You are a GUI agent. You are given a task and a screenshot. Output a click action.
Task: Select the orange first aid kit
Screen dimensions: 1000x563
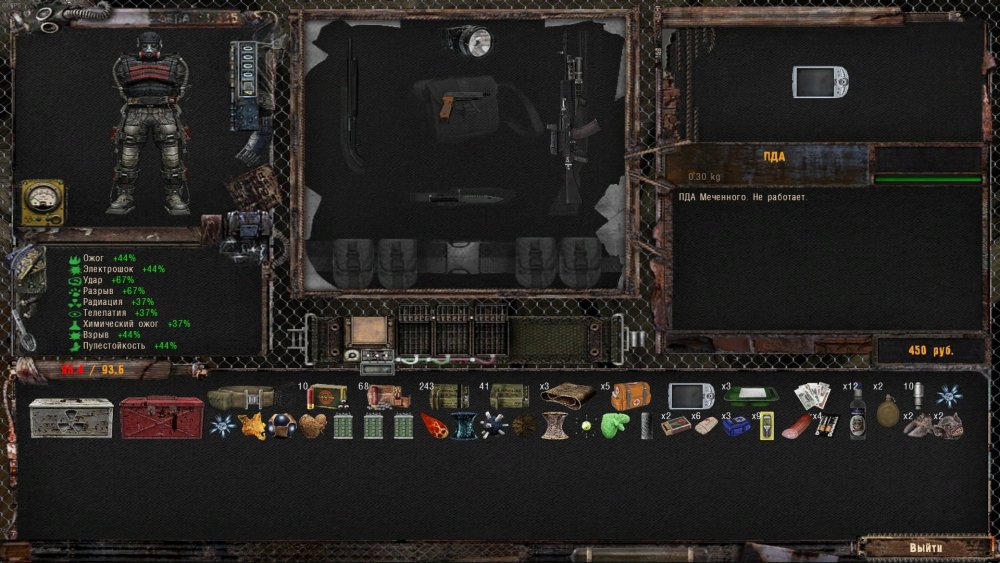coord(631,397)
